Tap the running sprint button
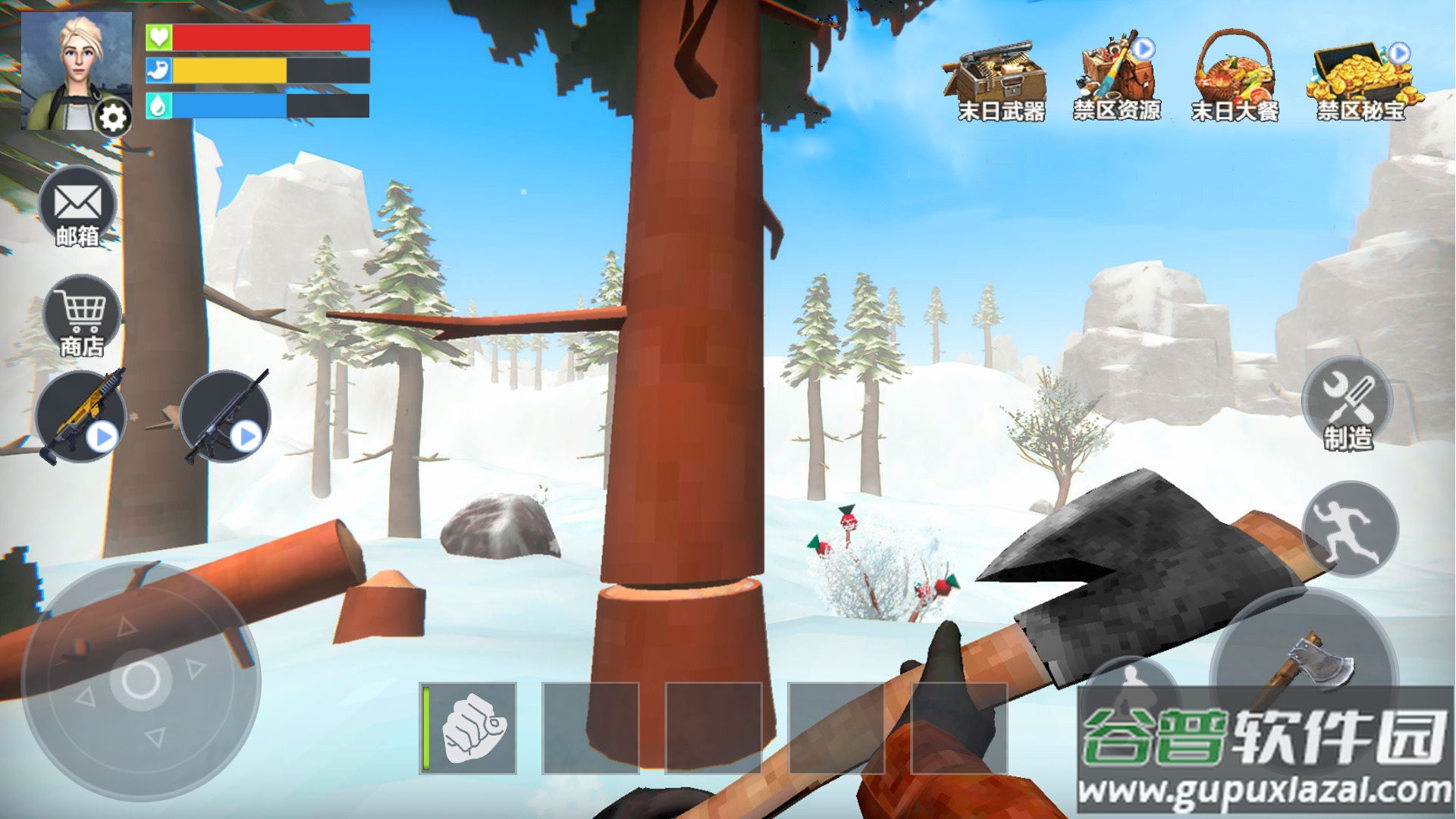The width and height of the screenshot is (1456, 819). (x=1350, y=529)
